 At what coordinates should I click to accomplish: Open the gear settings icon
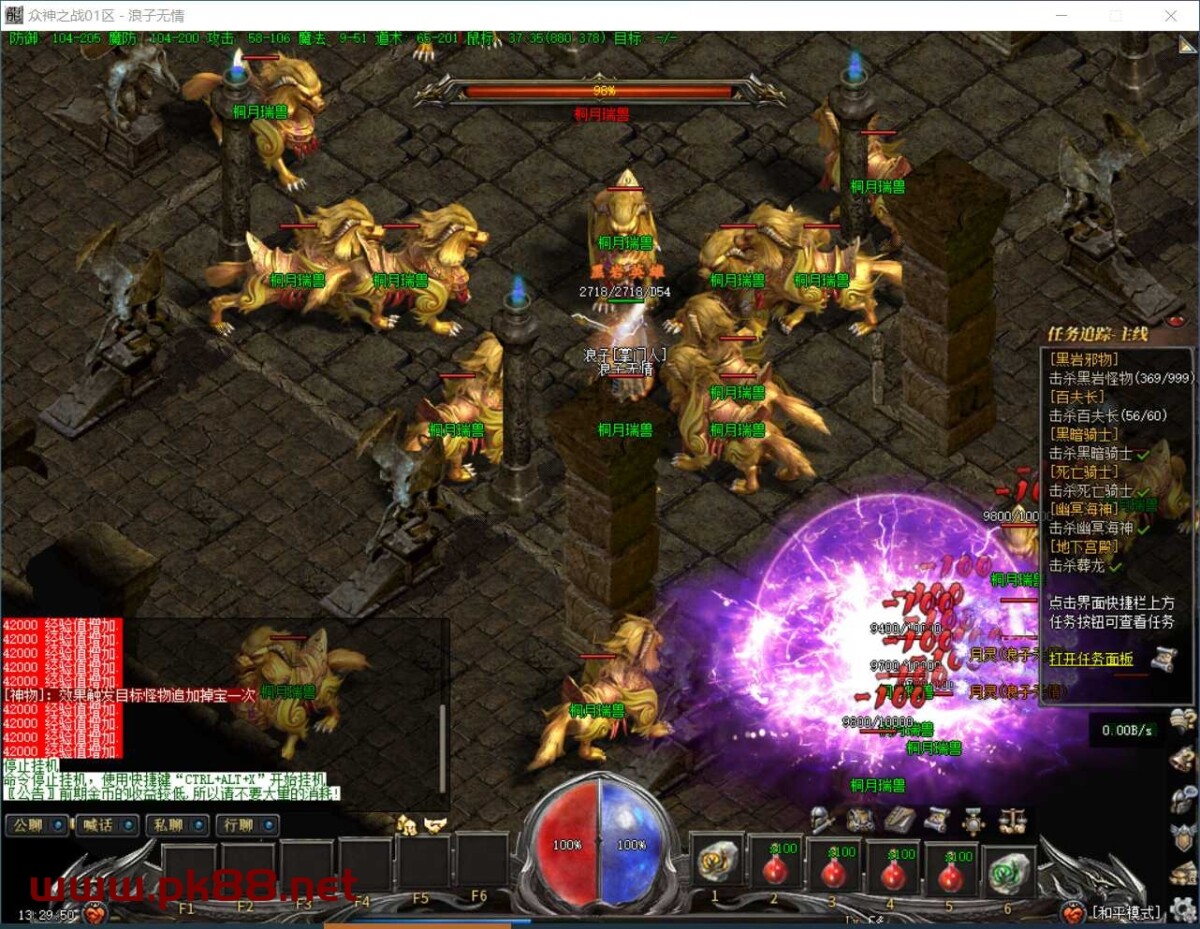pyautogui.click(x=1184, y=909)
